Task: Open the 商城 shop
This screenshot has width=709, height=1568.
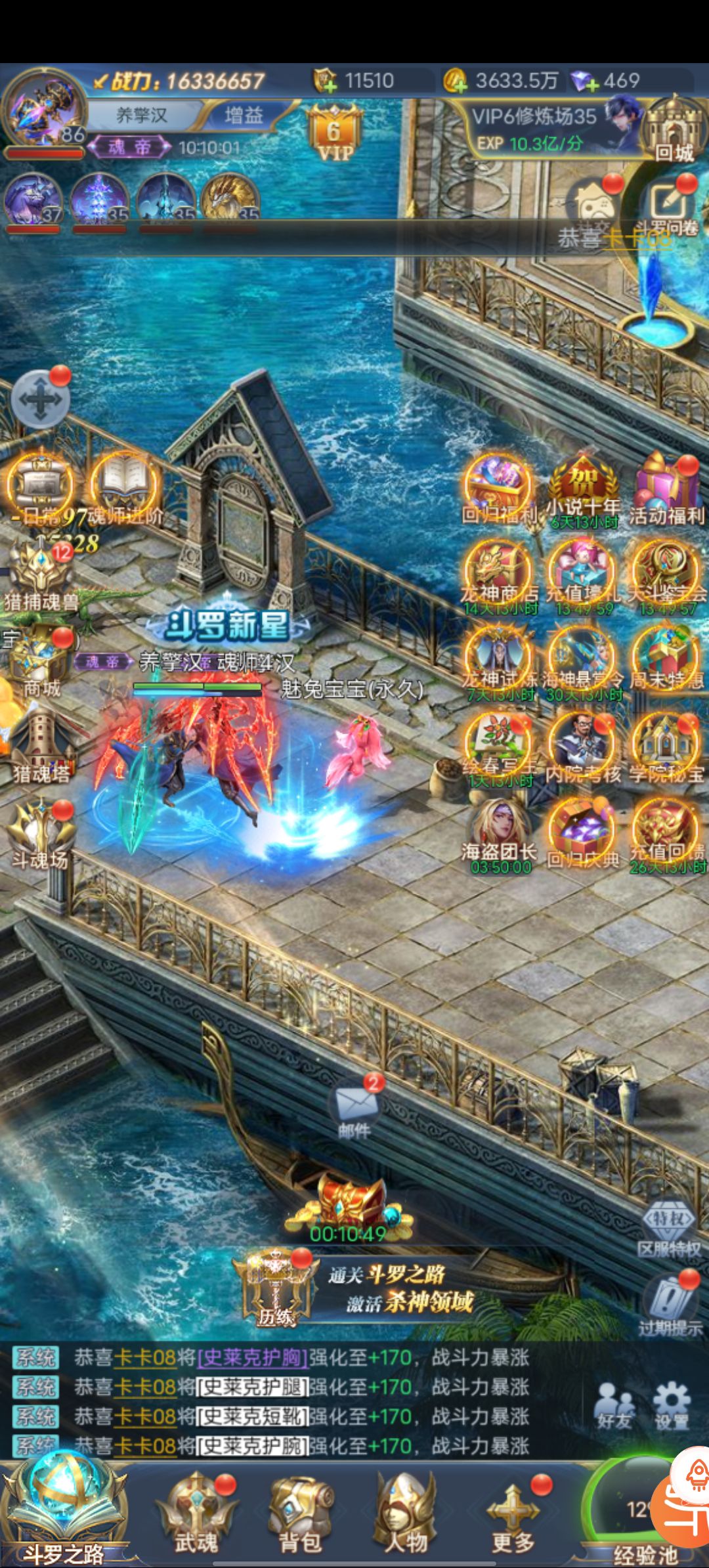Action: 41,662
